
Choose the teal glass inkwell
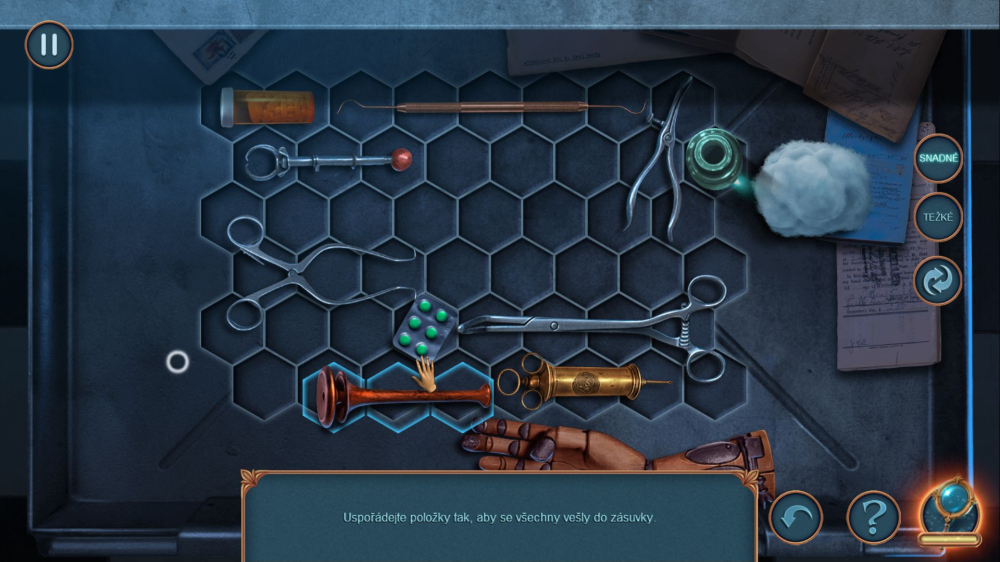[711, 159]
